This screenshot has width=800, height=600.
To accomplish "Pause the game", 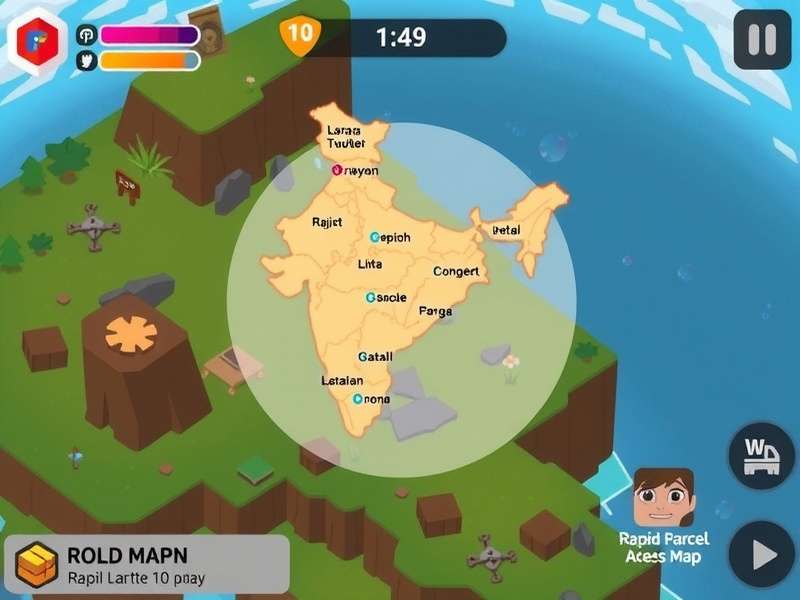I will click(x=762, y=40).
